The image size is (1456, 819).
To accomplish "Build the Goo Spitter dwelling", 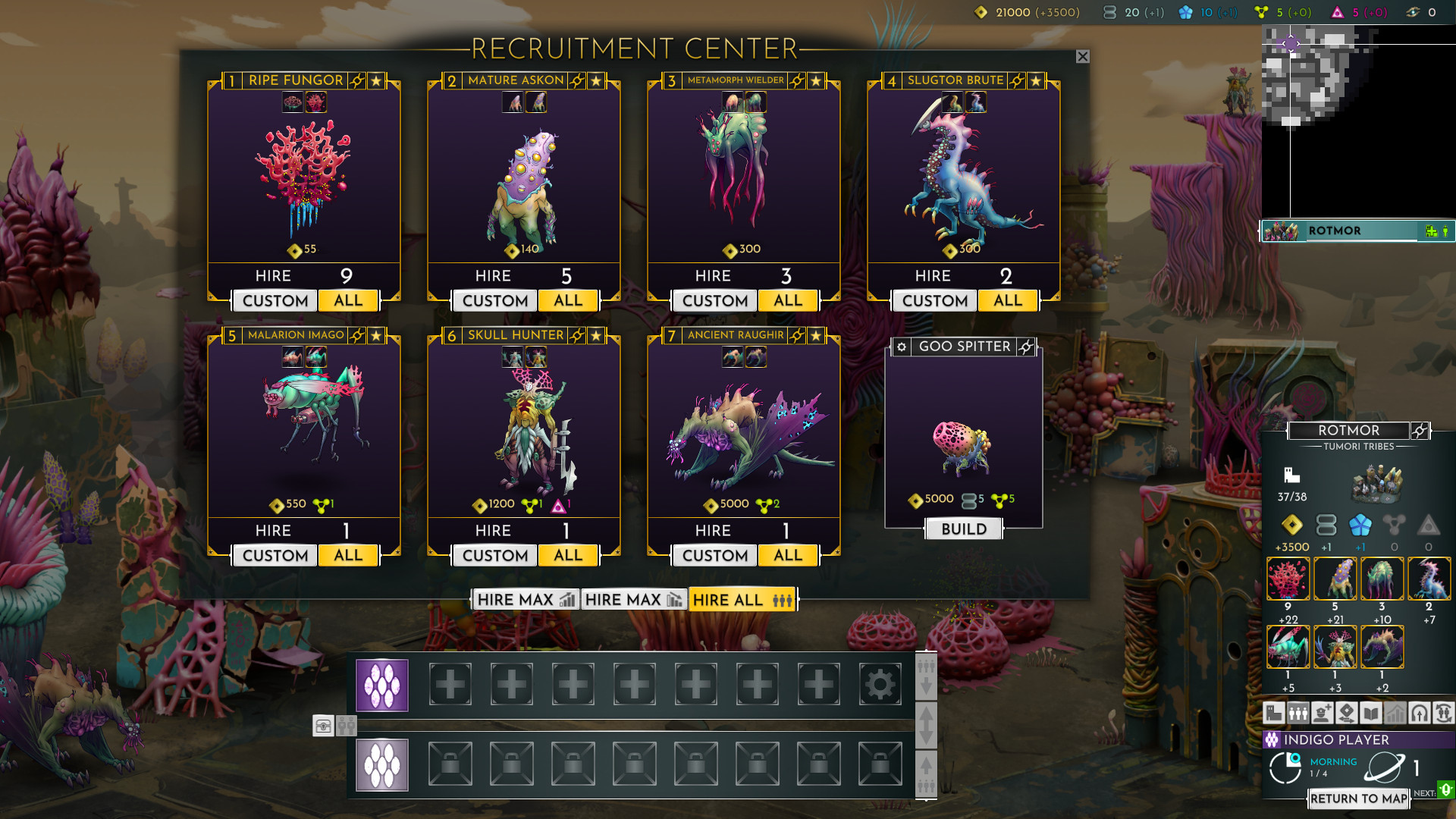I will pos(964,529).
